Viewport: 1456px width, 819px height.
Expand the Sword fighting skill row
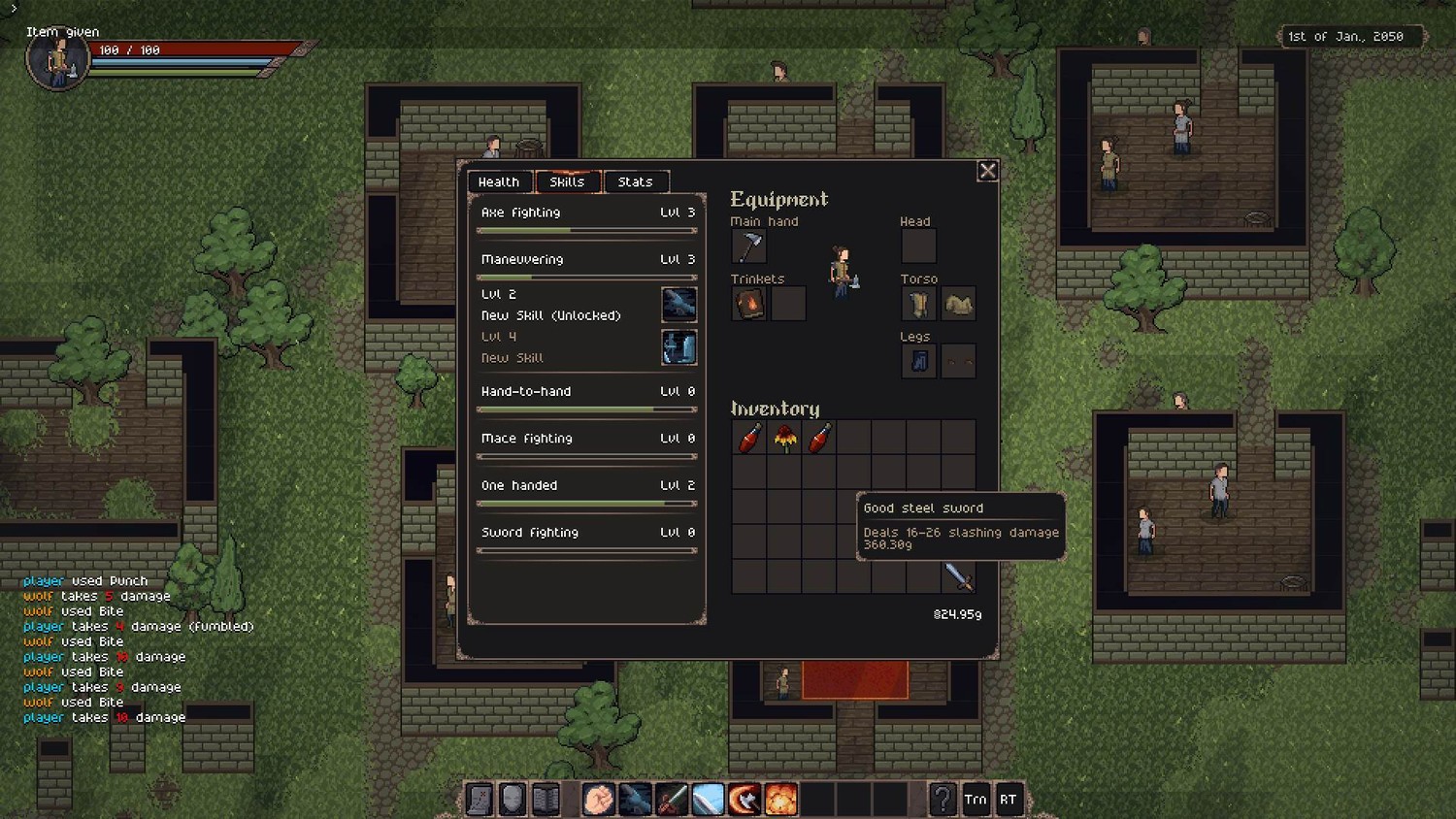(x=587, y=533)
